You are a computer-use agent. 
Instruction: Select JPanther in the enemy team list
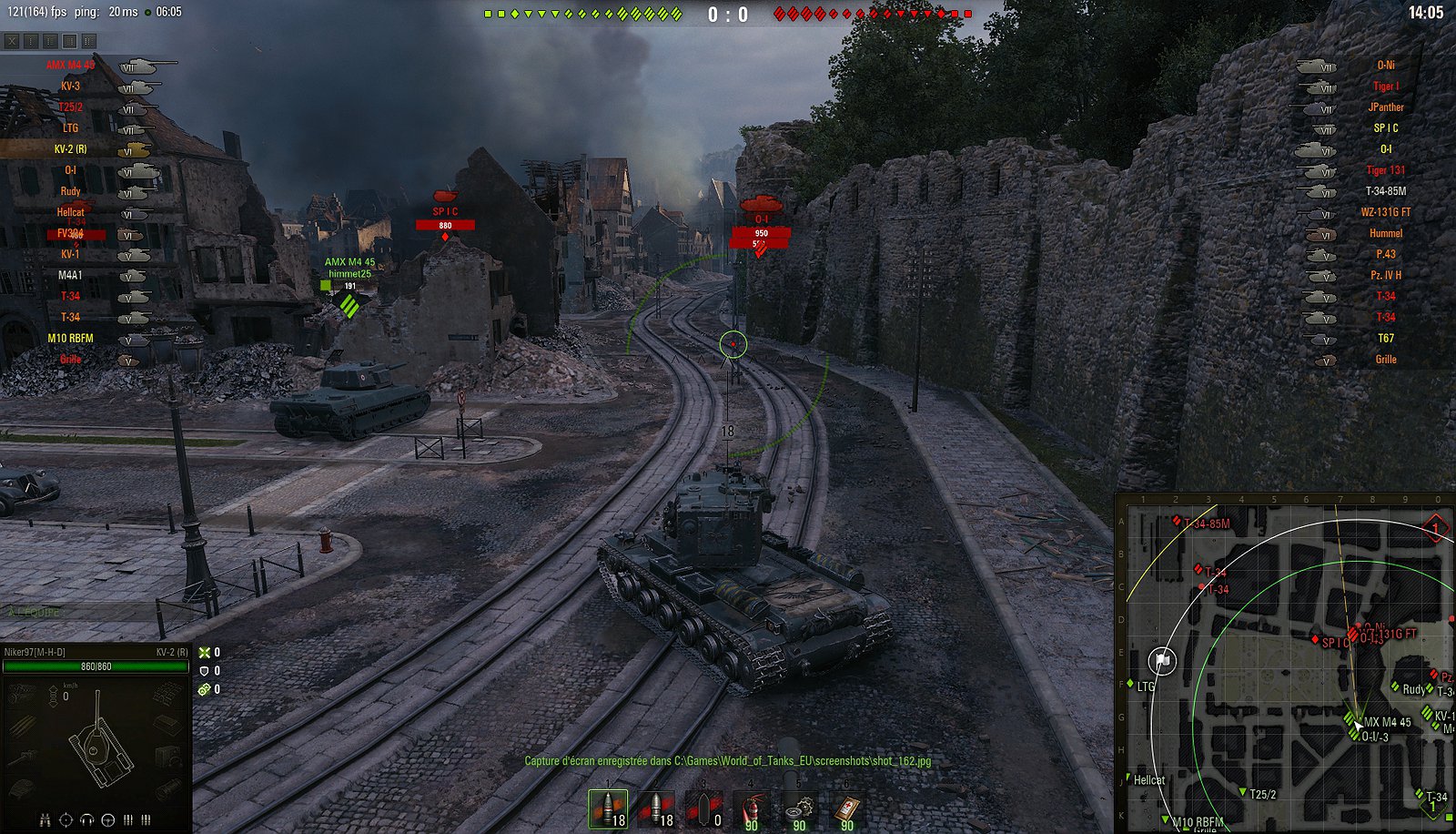click(x=1385, y=107)
